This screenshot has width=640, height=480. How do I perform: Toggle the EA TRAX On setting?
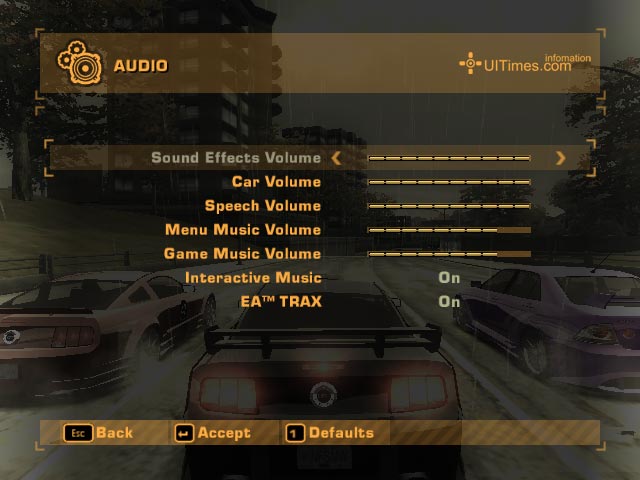[x=449, y=301]
